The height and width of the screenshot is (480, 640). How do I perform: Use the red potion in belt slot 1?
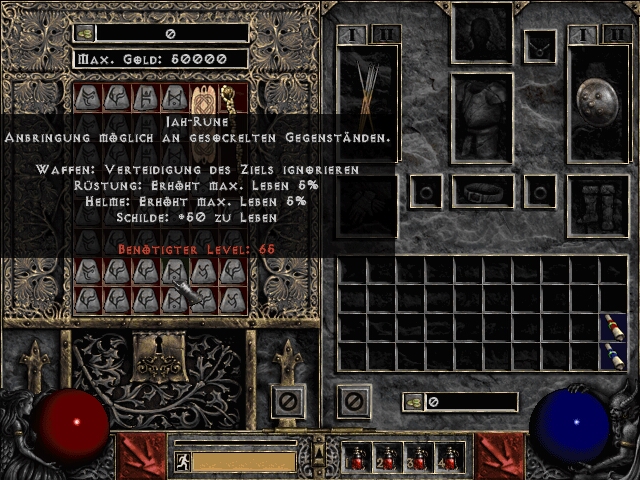click(356, 458)
